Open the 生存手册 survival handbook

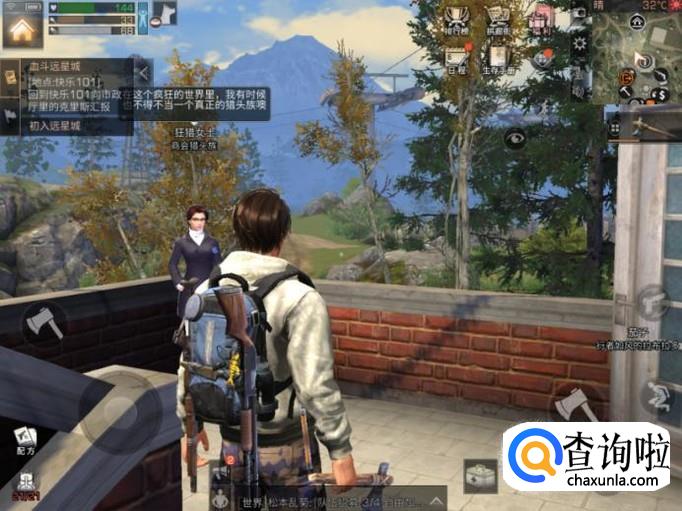point(499,58)
